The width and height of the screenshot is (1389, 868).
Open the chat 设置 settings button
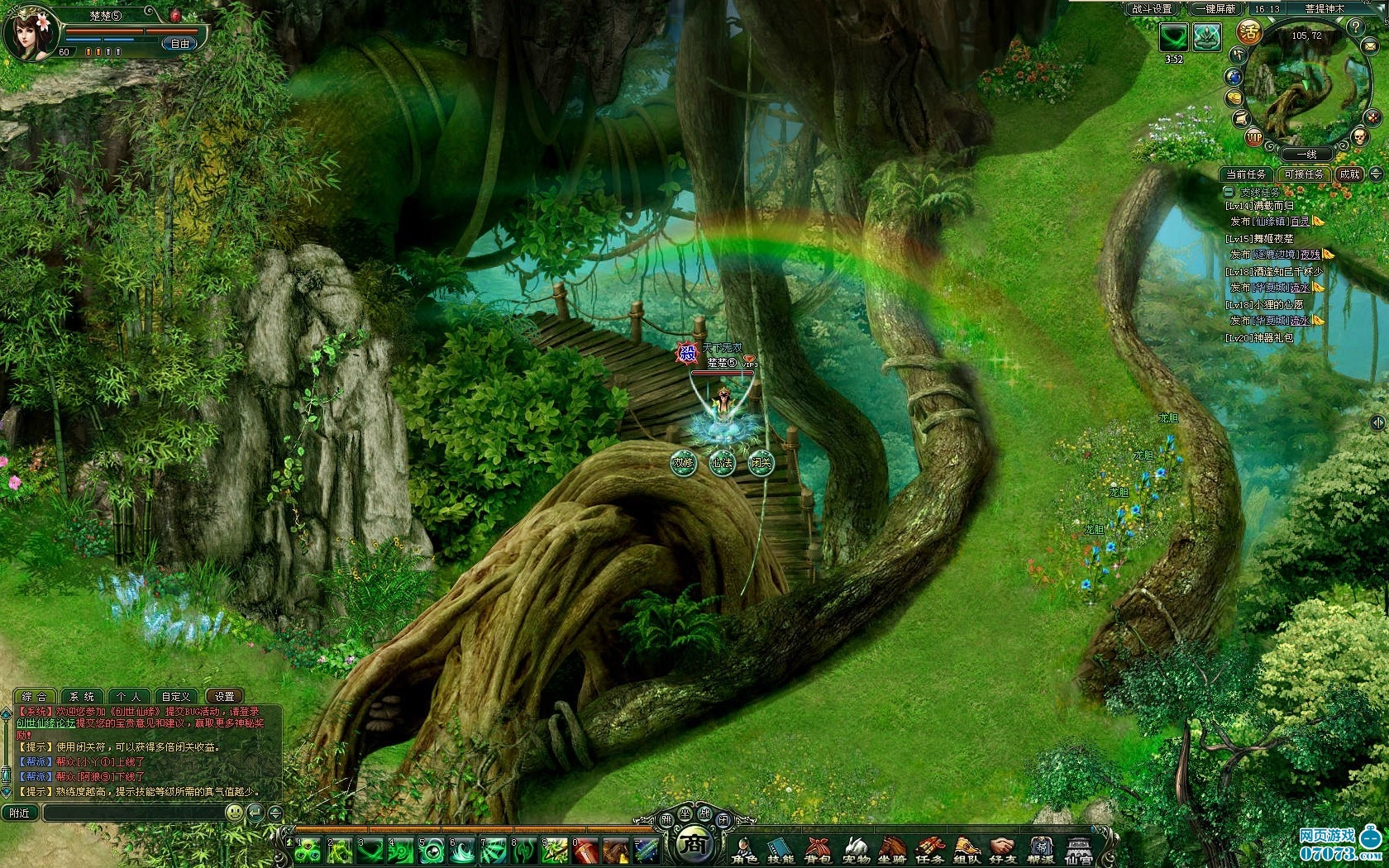click(224, 697)
